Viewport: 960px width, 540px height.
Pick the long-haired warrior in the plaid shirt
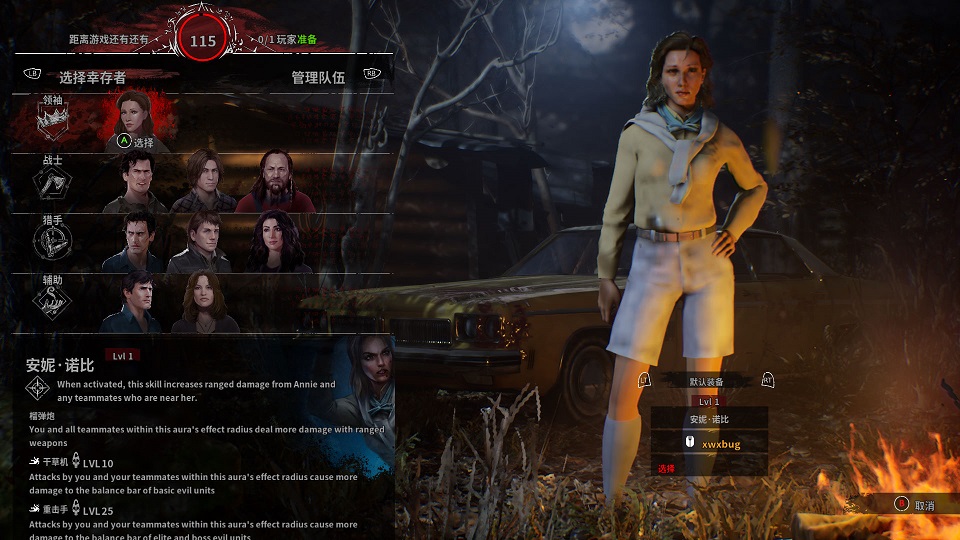(204, 183)
